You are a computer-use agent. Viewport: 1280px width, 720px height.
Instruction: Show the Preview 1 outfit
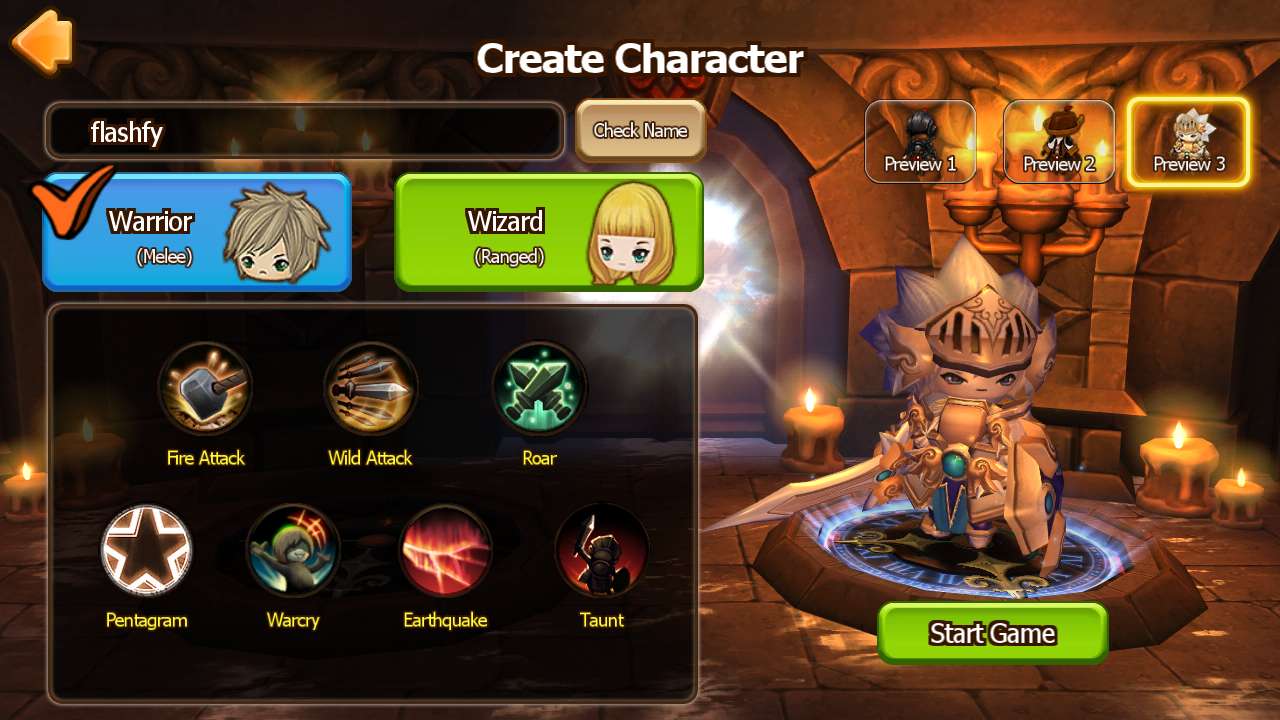920,142
